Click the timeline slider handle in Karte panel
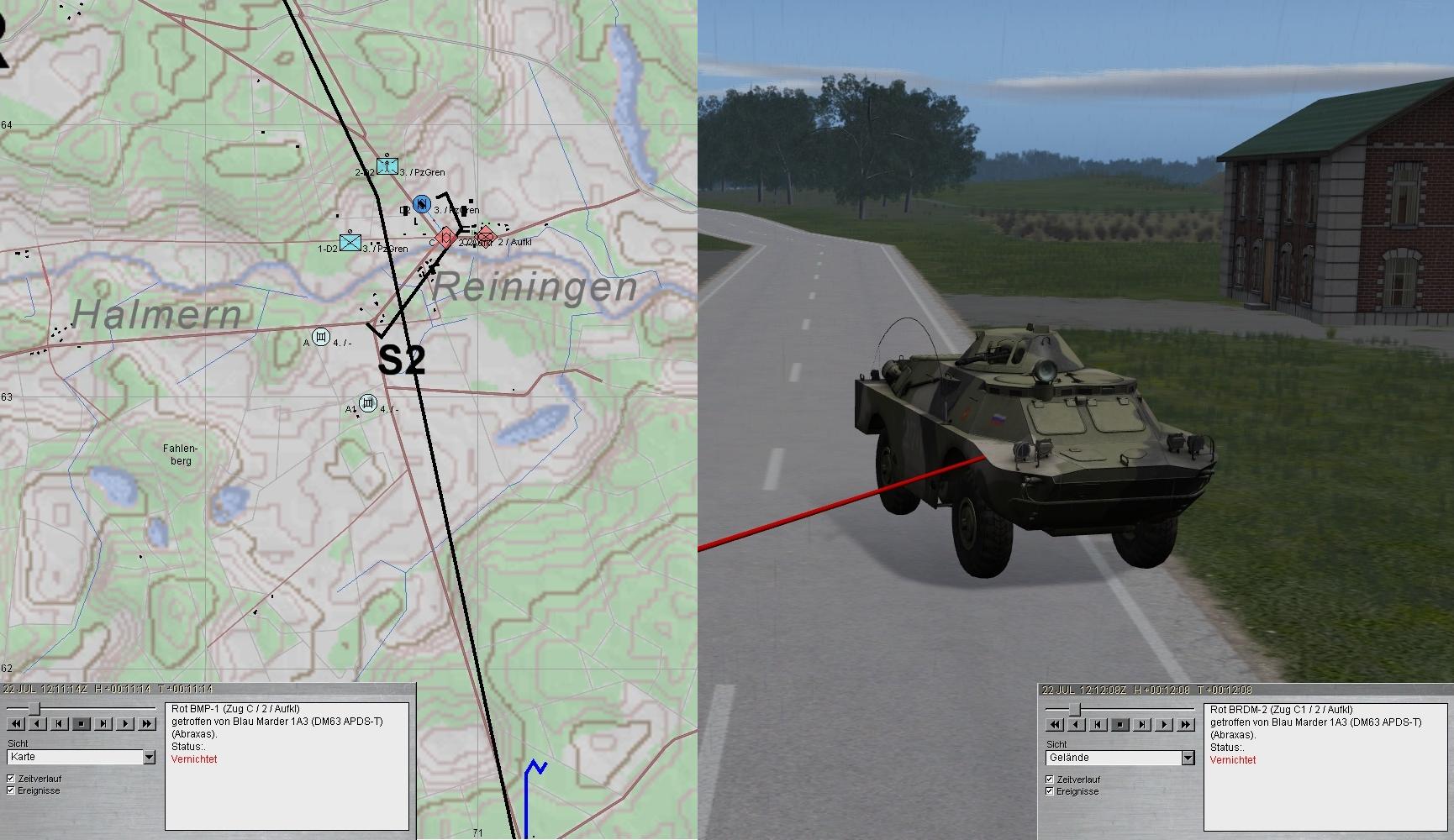Screen dimensions: 1454x840 click(x=34, y=708)
